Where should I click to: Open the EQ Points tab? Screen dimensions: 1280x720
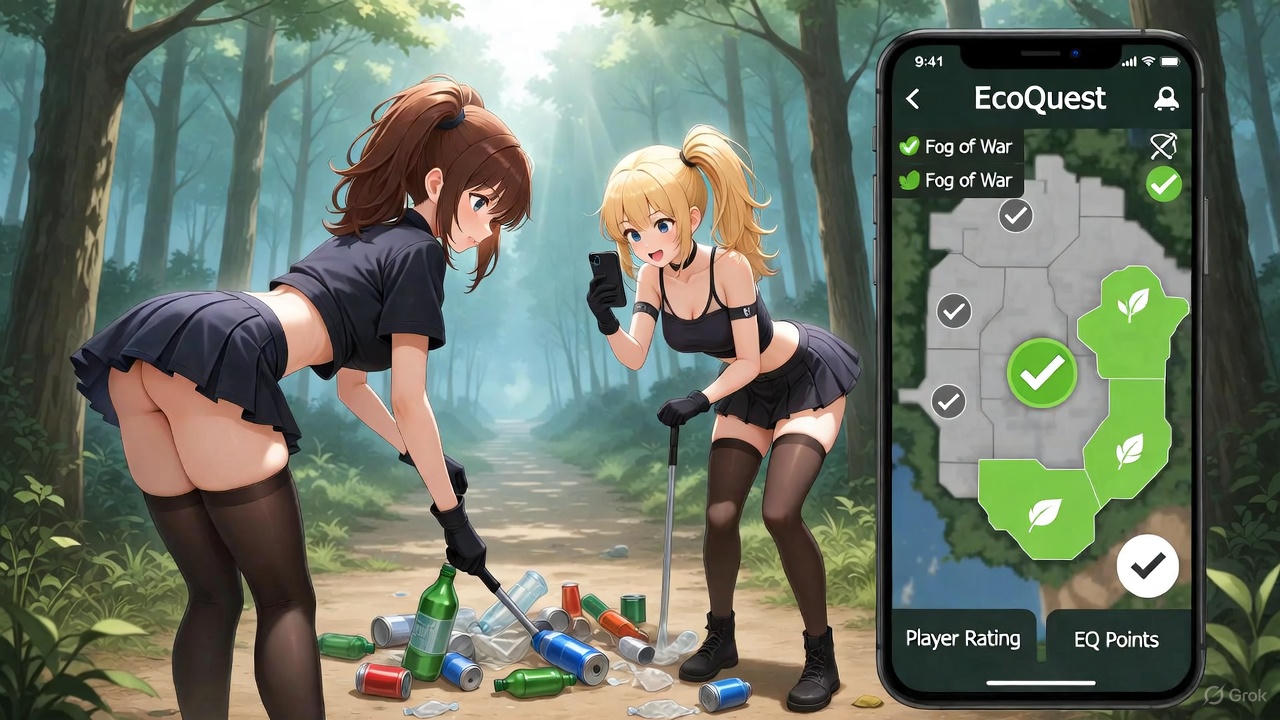pyautogui.click(x=1116, y=640)
